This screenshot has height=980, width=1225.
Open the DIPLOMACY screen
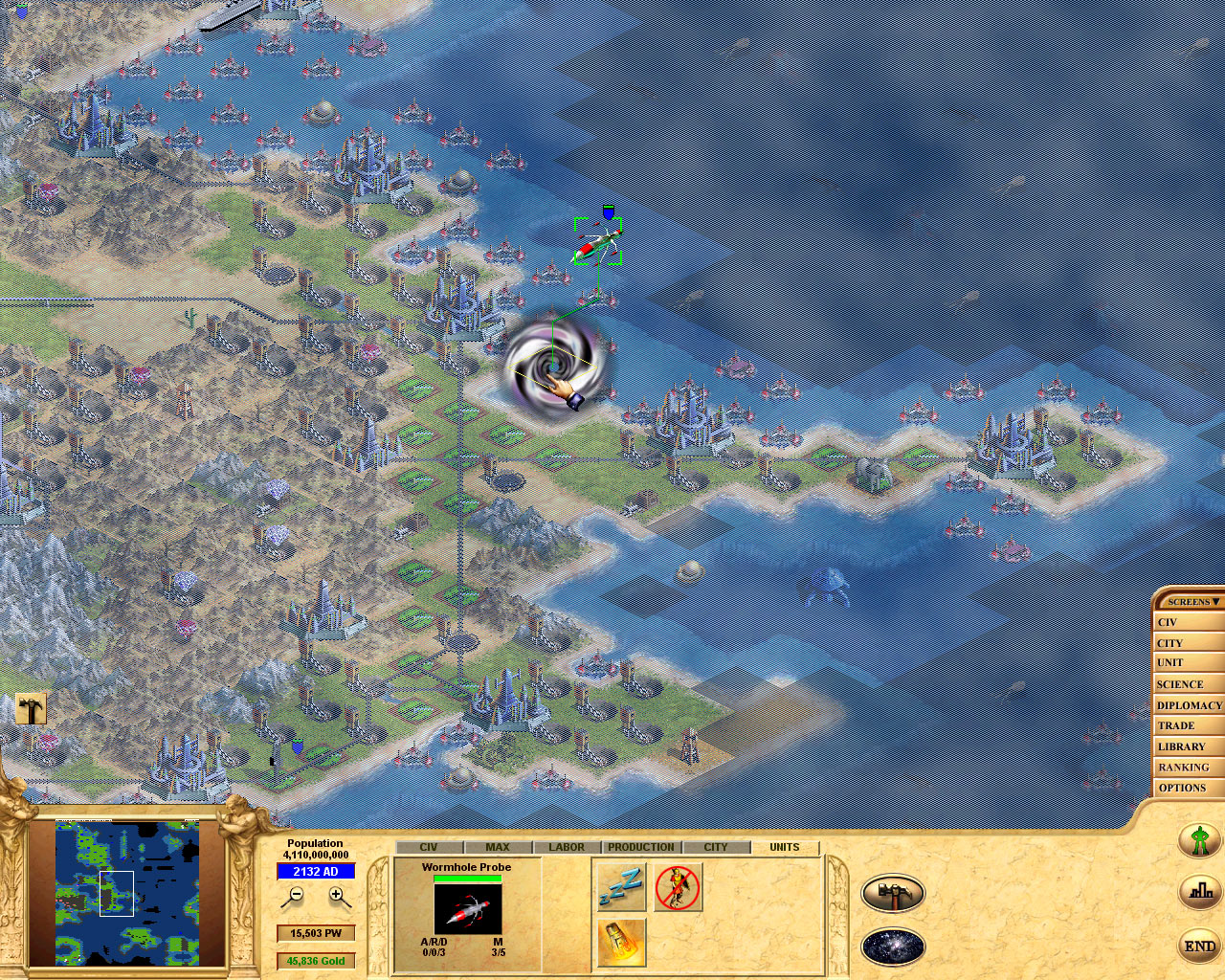pos(1188,704)
